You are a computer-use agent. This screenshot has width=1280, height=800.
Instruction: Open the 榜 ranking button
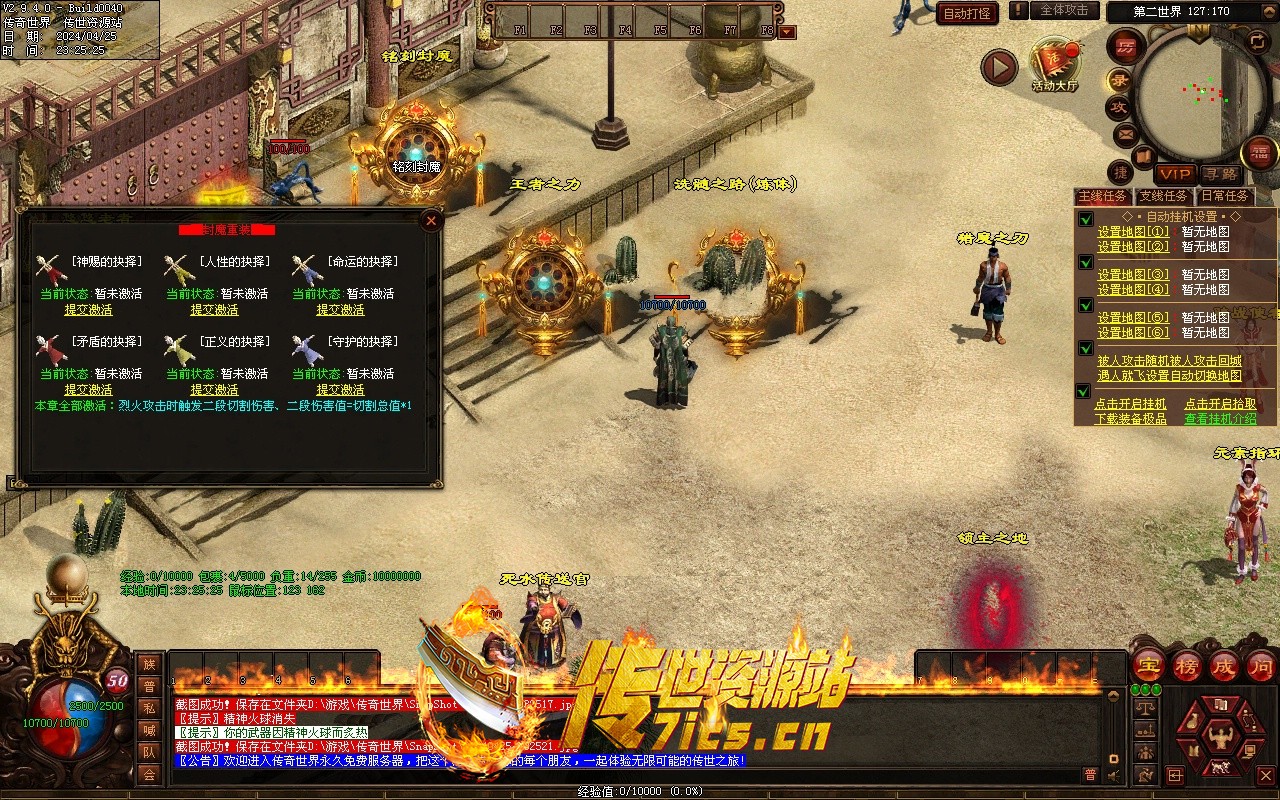coord(1187,666)
